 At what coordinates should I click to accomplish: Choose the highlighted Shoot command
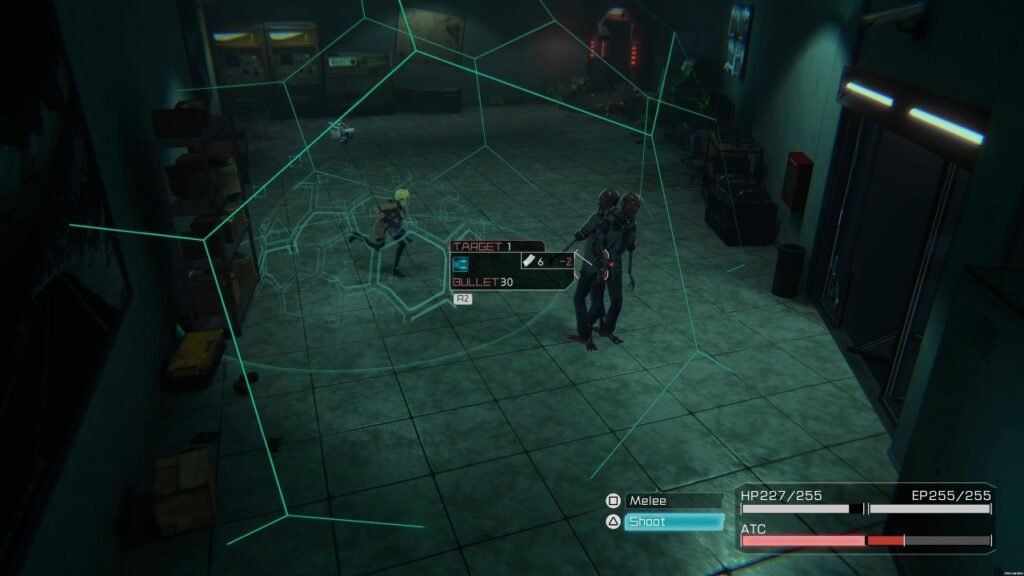click(672, 522)
